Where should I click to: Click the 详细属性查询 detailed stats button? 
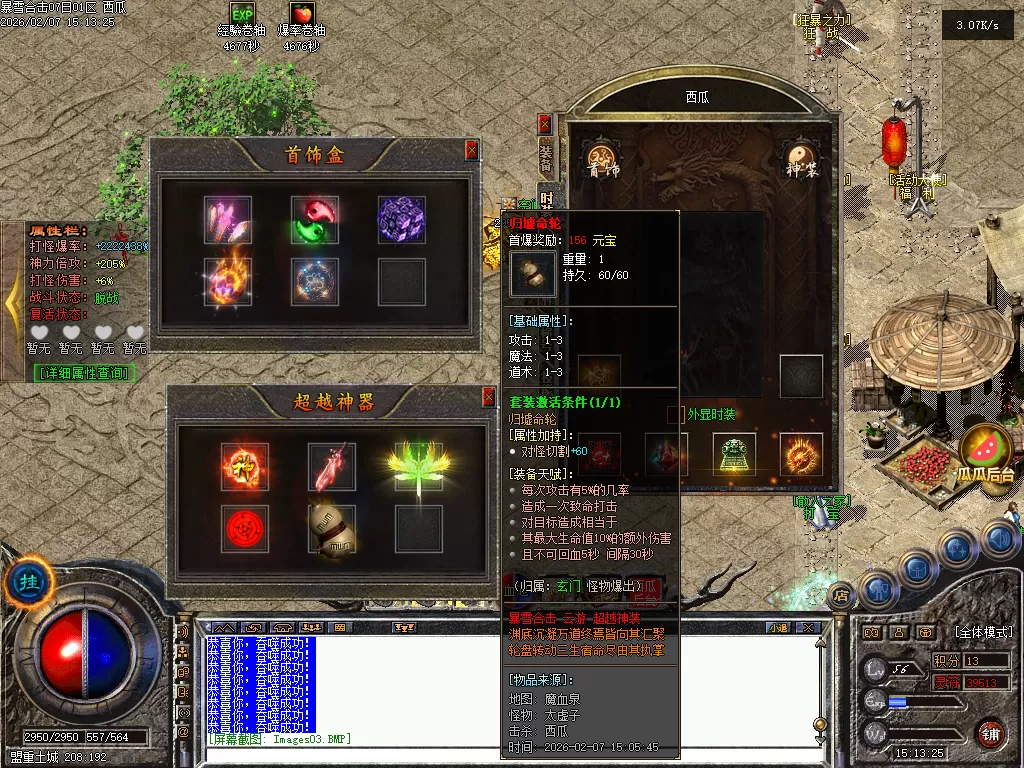84,373
